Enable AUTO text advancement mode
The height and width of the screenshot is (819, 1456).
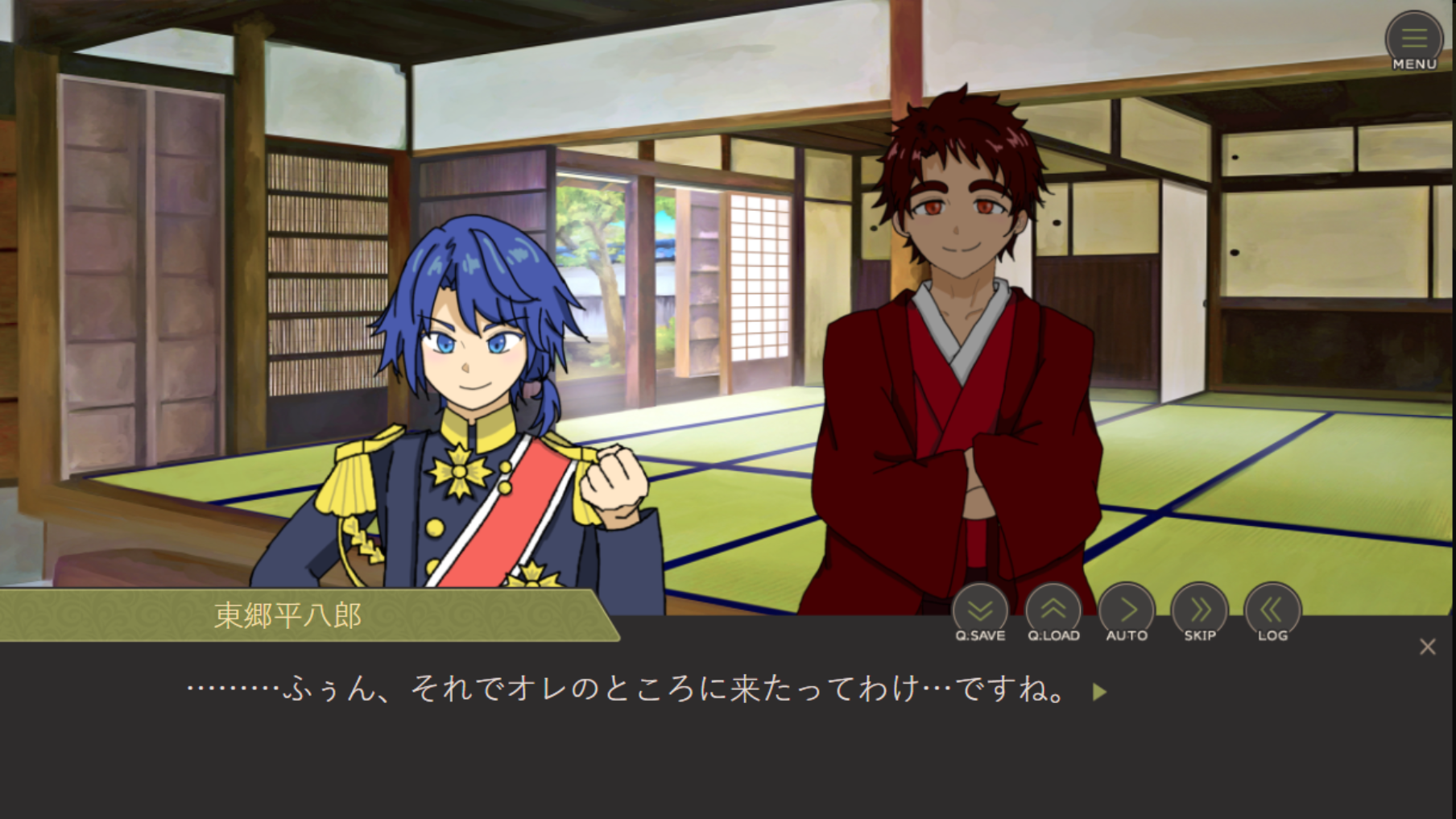(1126, 610)
